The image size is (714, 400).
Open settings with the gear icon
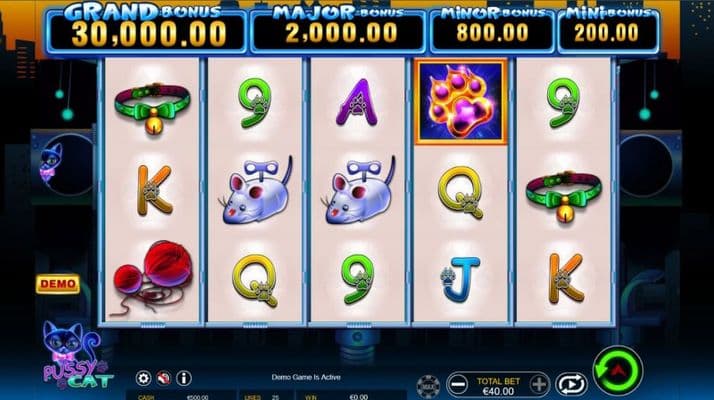tap(143, 379)
